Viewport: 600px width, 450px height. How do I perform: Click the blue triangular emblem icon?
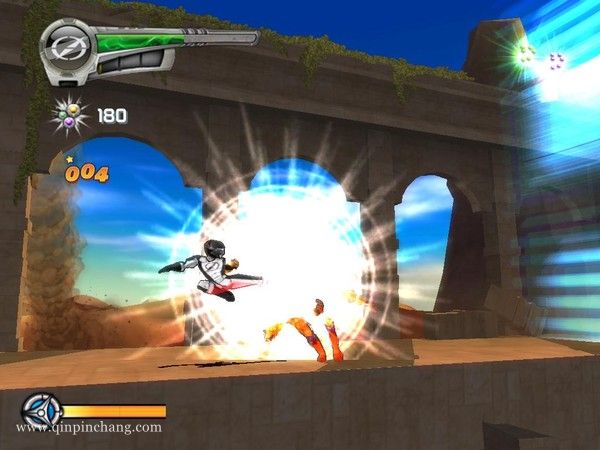41,411
